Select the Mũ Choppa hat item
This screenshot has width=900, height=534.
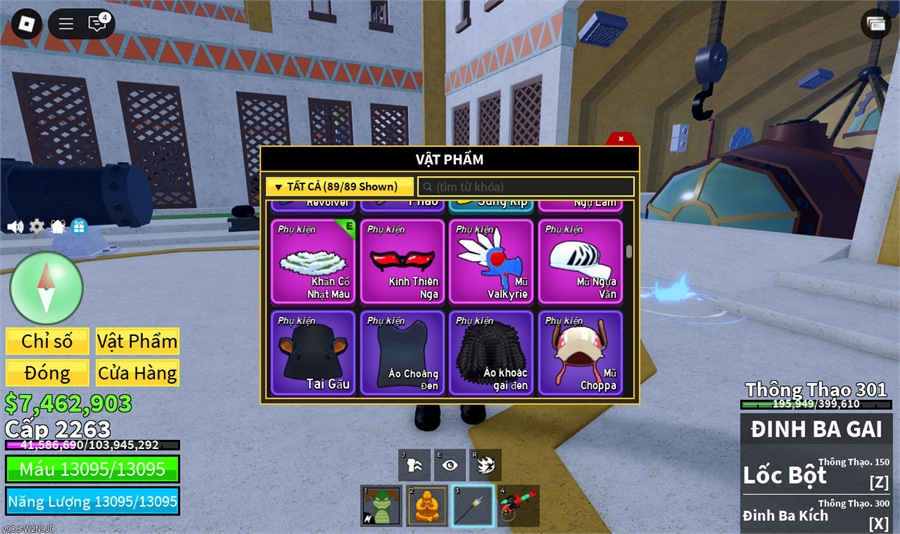pyautogui.click(x=580, y=352)
